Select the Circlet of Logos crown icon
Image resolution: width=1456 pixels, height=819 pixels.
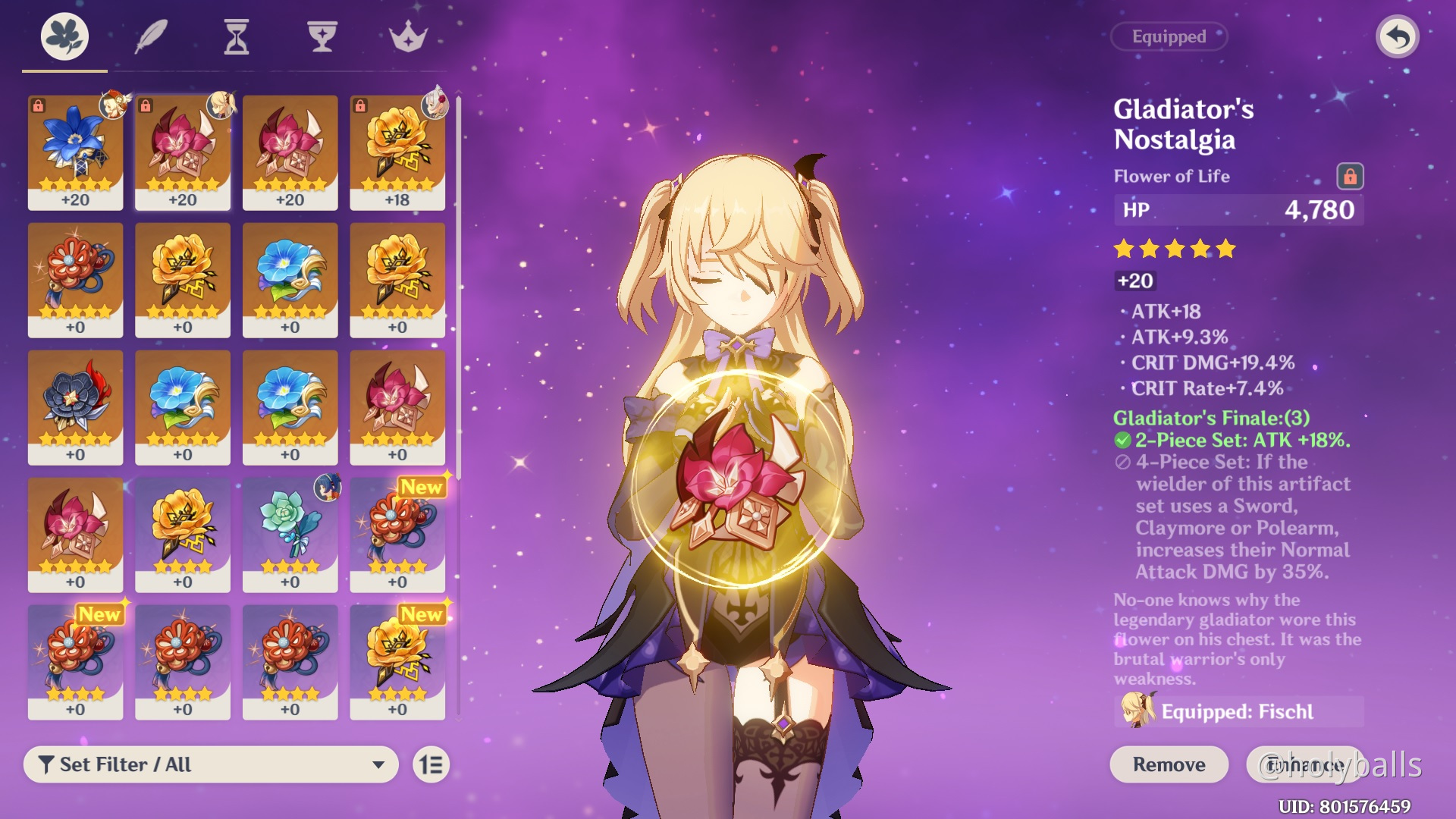click(409, 34)
